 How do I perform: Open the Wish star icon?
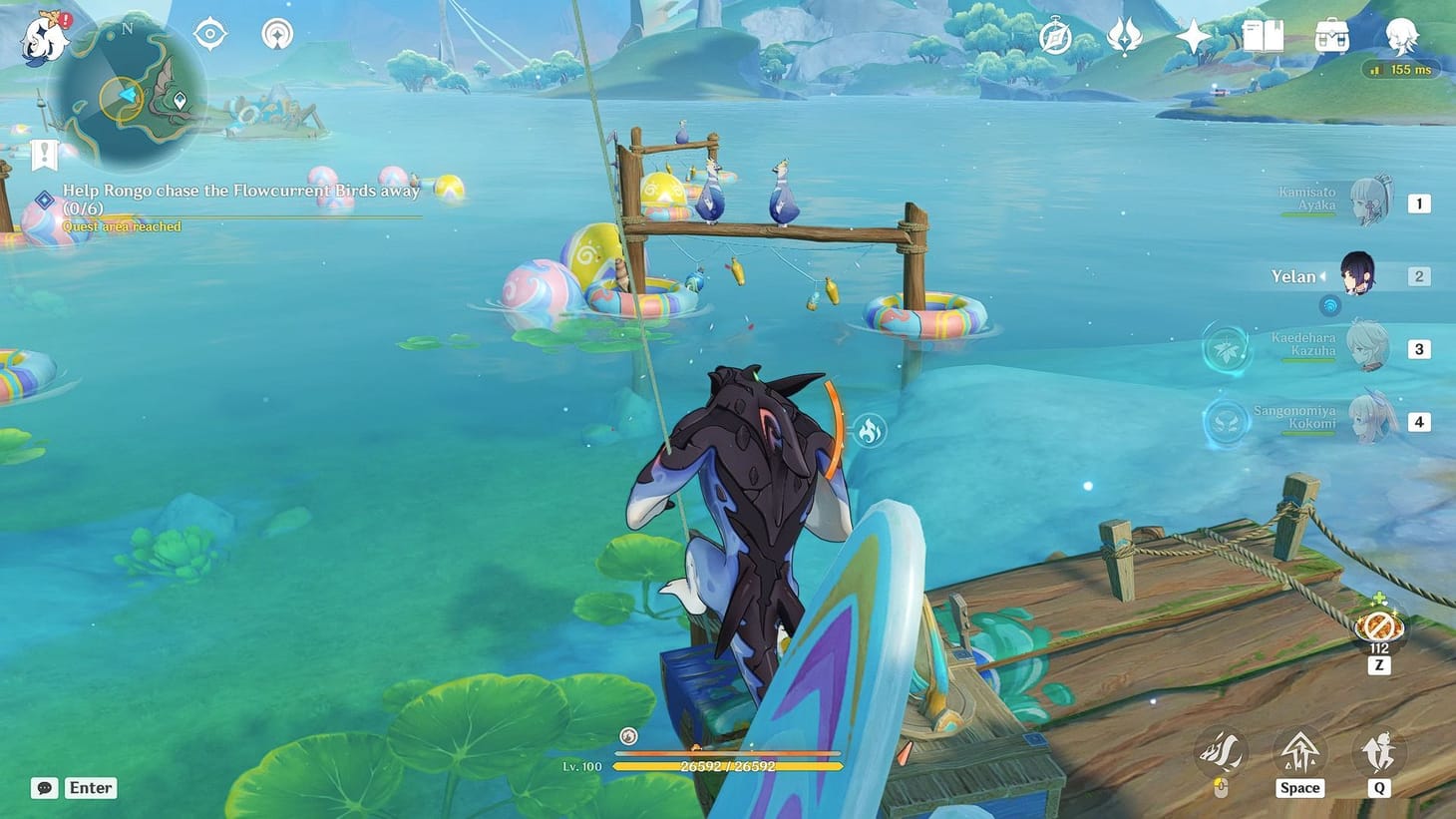point(1192,38)
